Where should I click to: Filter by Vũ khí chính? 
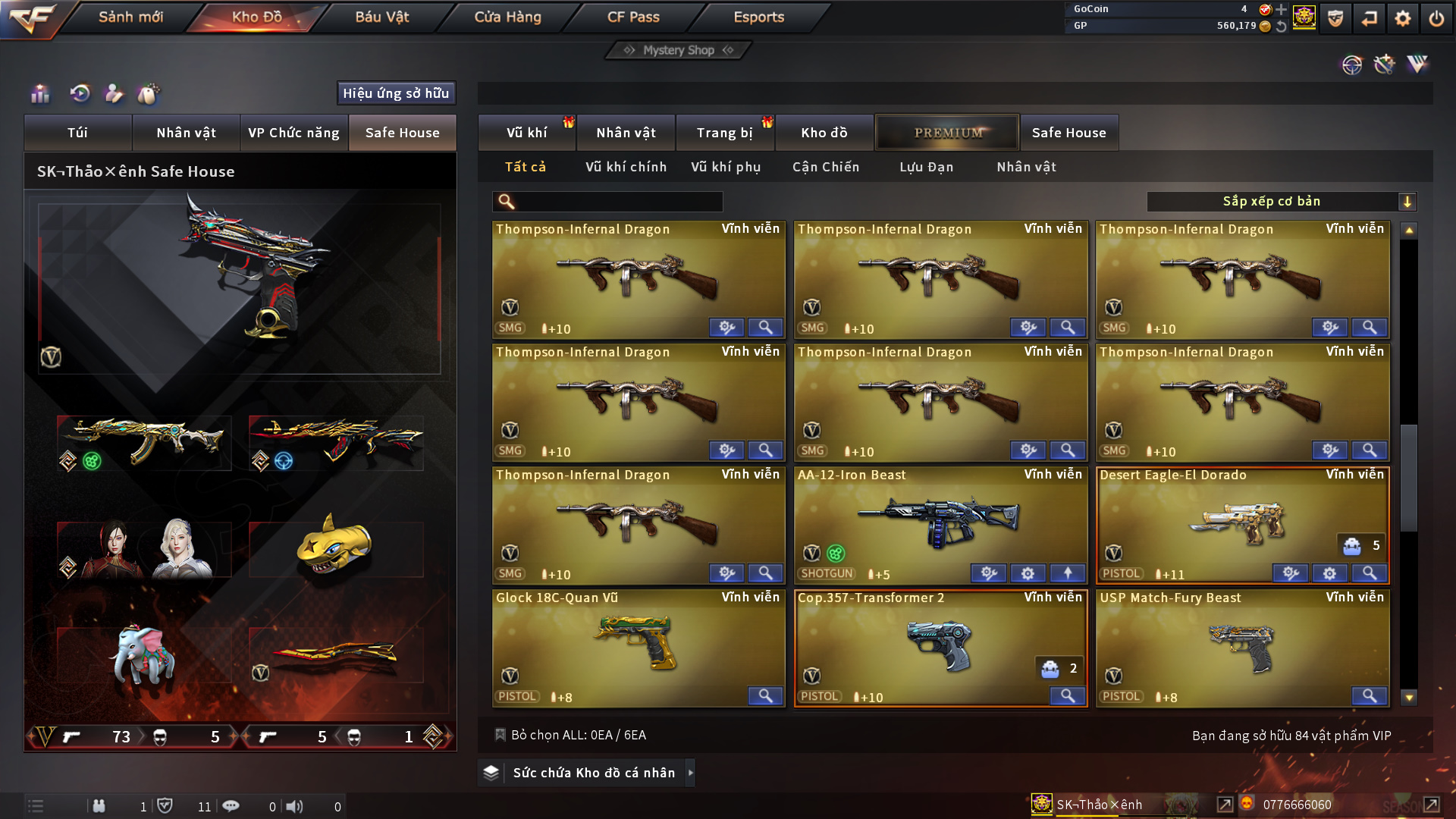626,167
